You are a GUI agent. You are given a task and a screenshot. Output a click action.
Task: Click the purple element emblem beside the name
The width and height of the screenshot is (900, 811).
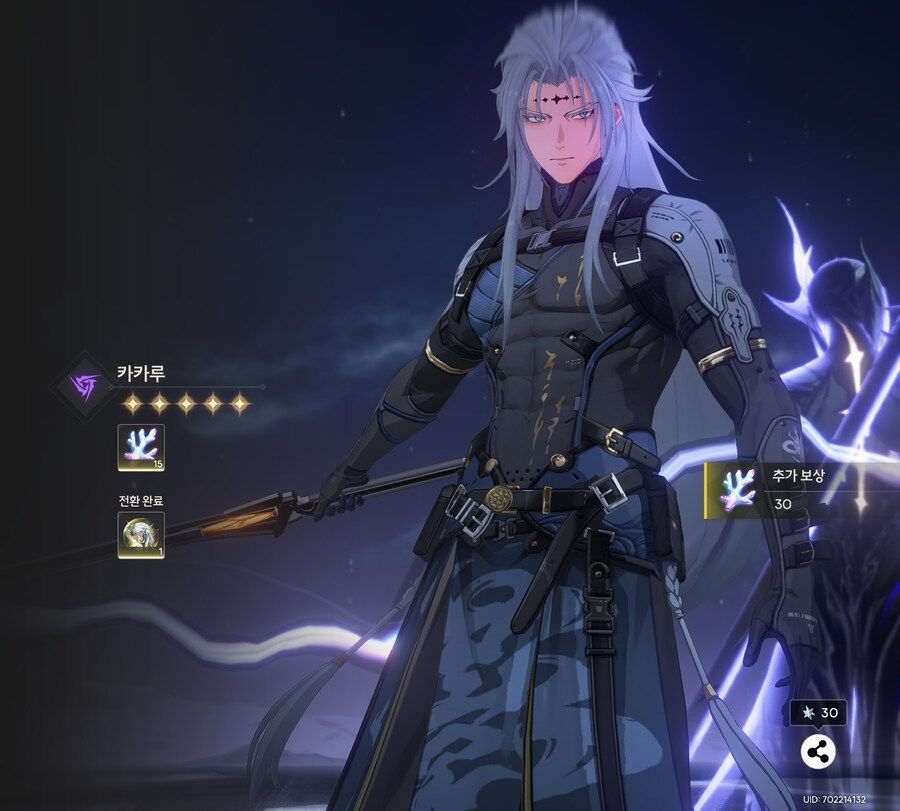[x=85, y=385]
